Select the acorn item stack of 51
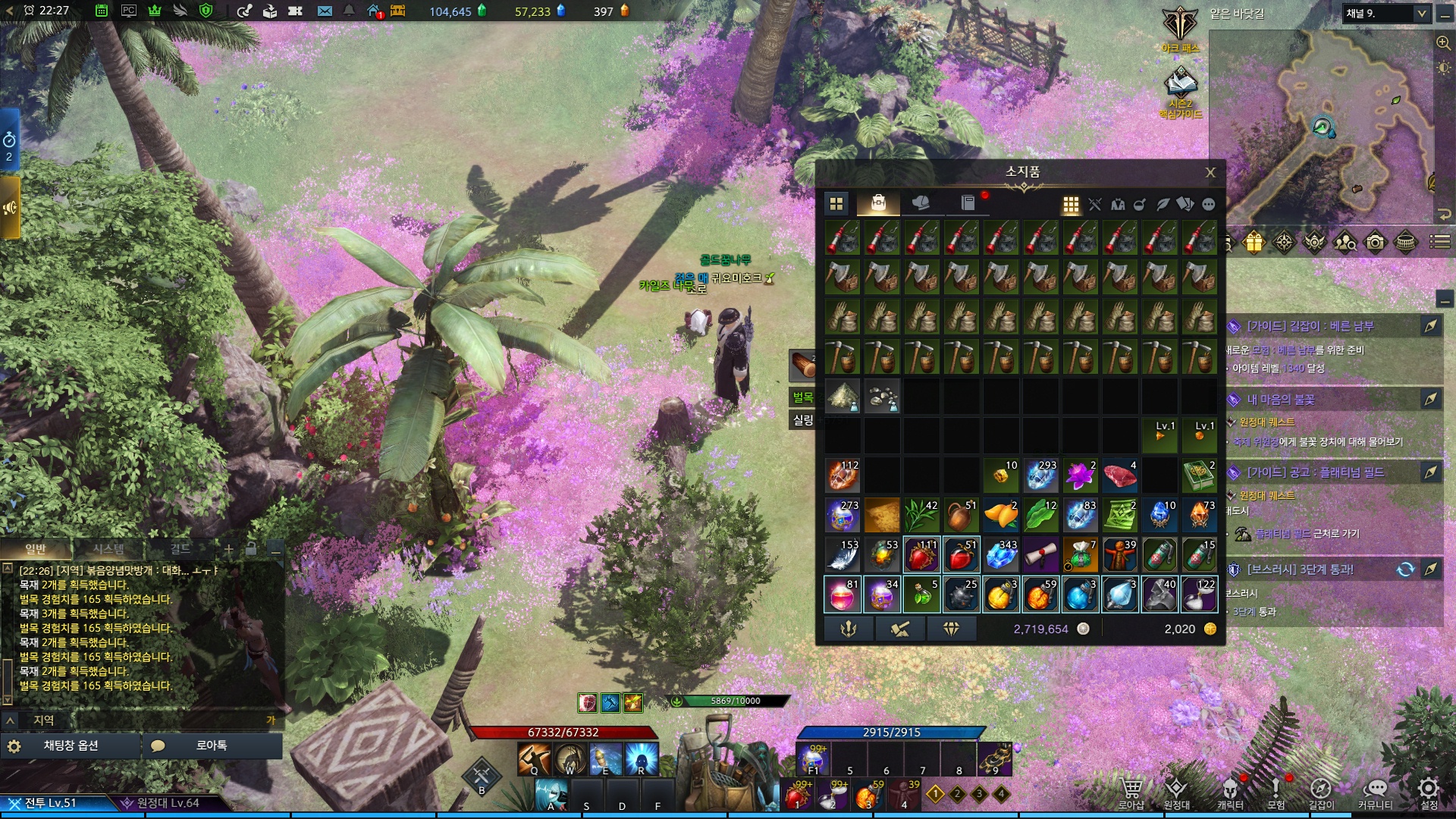 (961, 516)
